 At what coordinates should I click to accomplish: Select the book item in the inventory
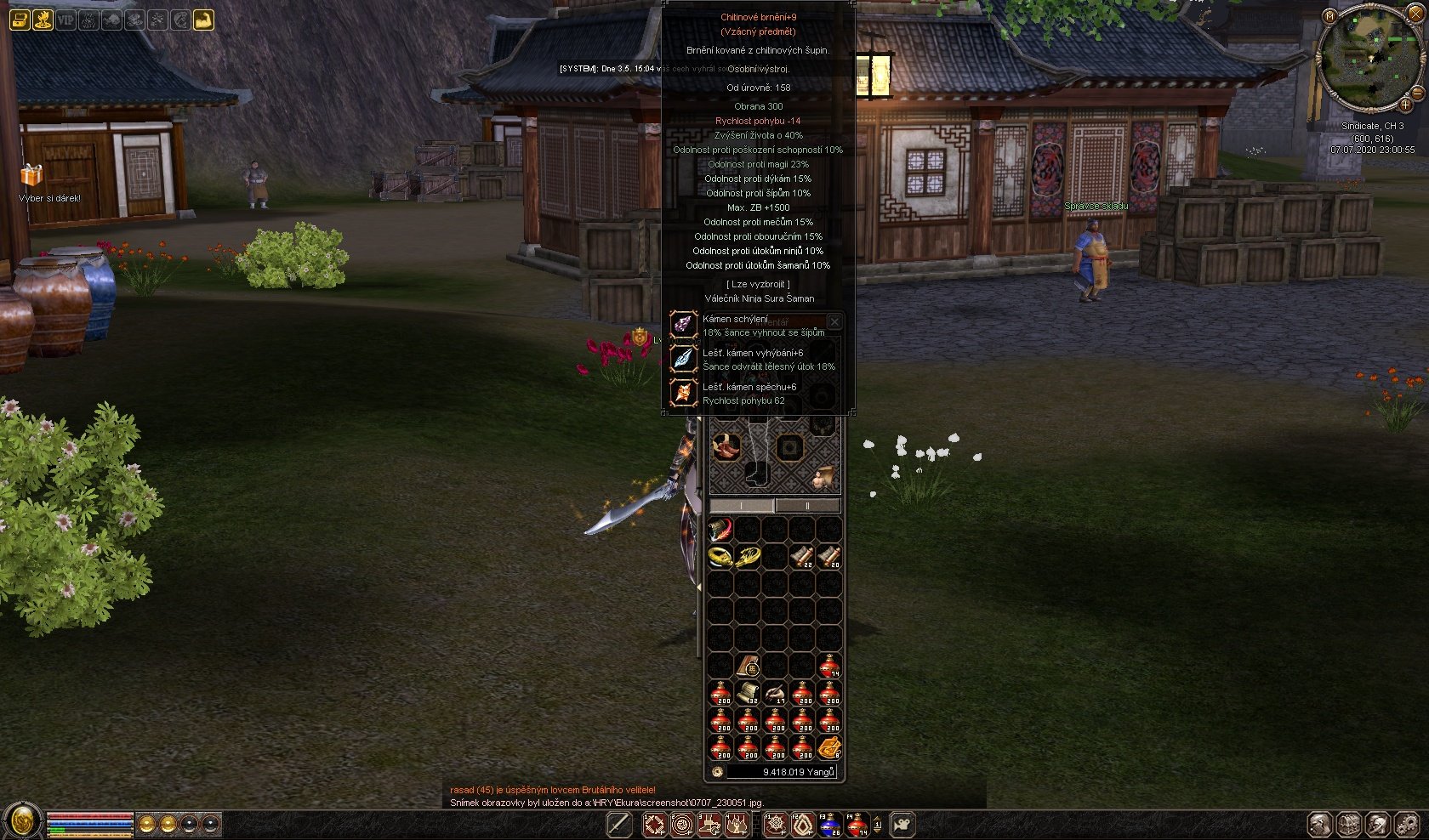point(748,666)
